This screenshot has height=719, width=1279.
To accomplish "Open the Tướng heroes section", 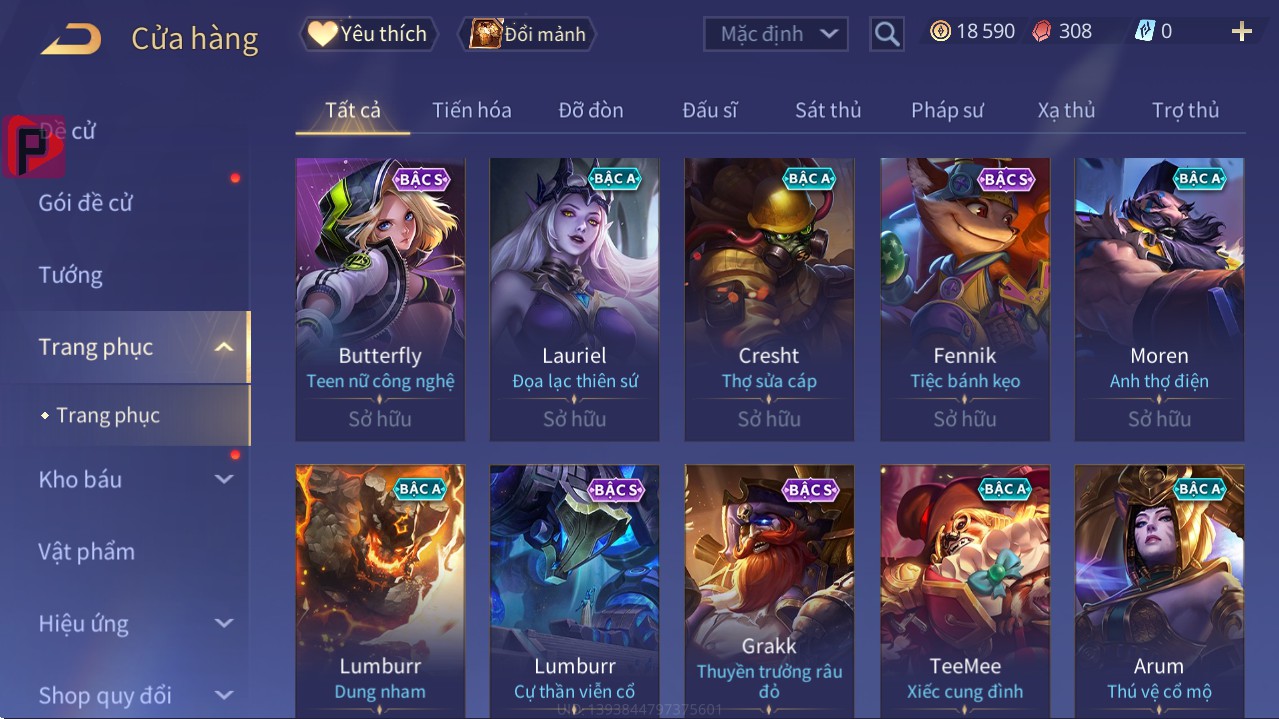I will [71, 275].
